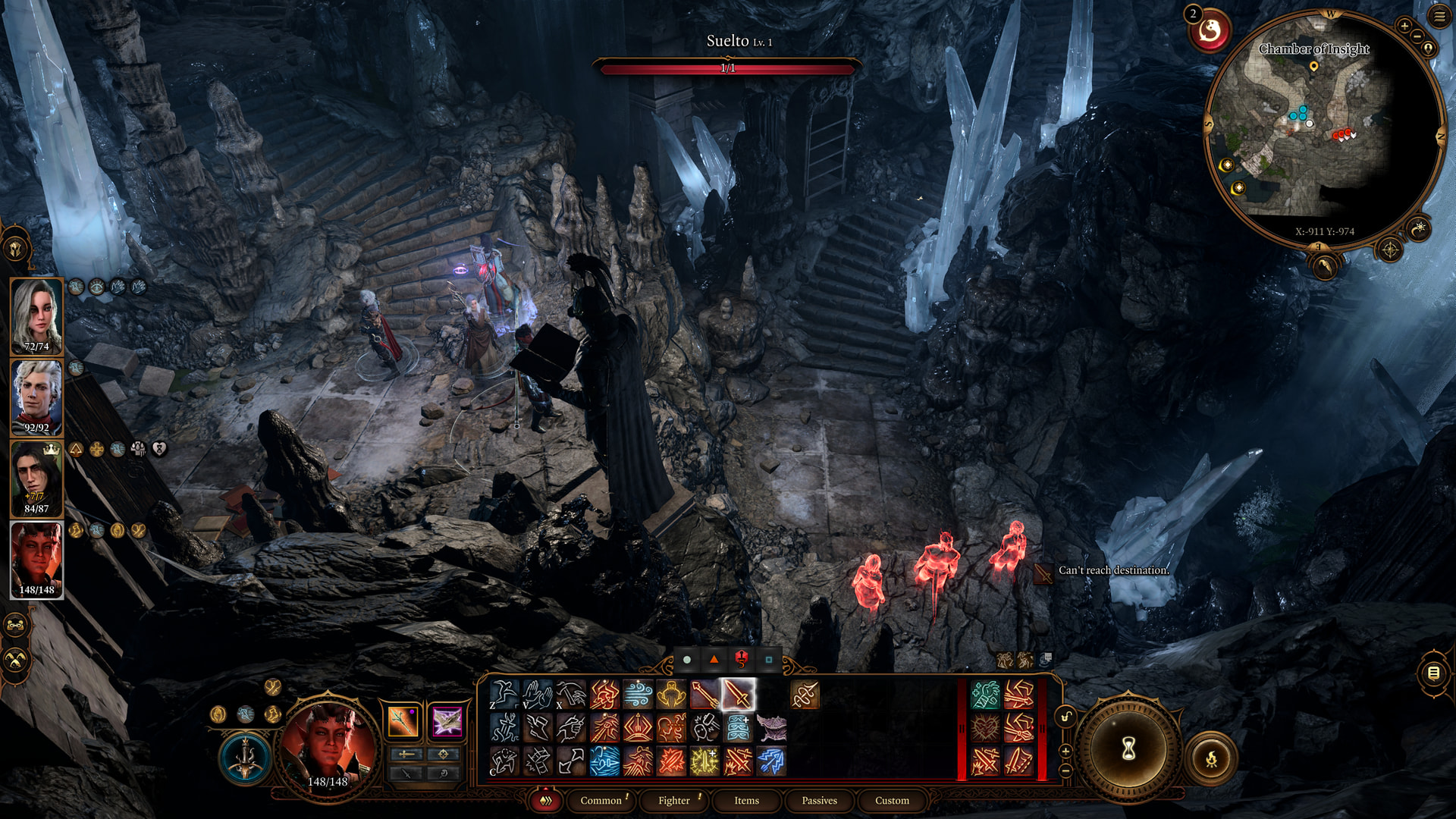
Task: Select the crowned dark-haired companion portrait
Action: click(x=36, y=479)
